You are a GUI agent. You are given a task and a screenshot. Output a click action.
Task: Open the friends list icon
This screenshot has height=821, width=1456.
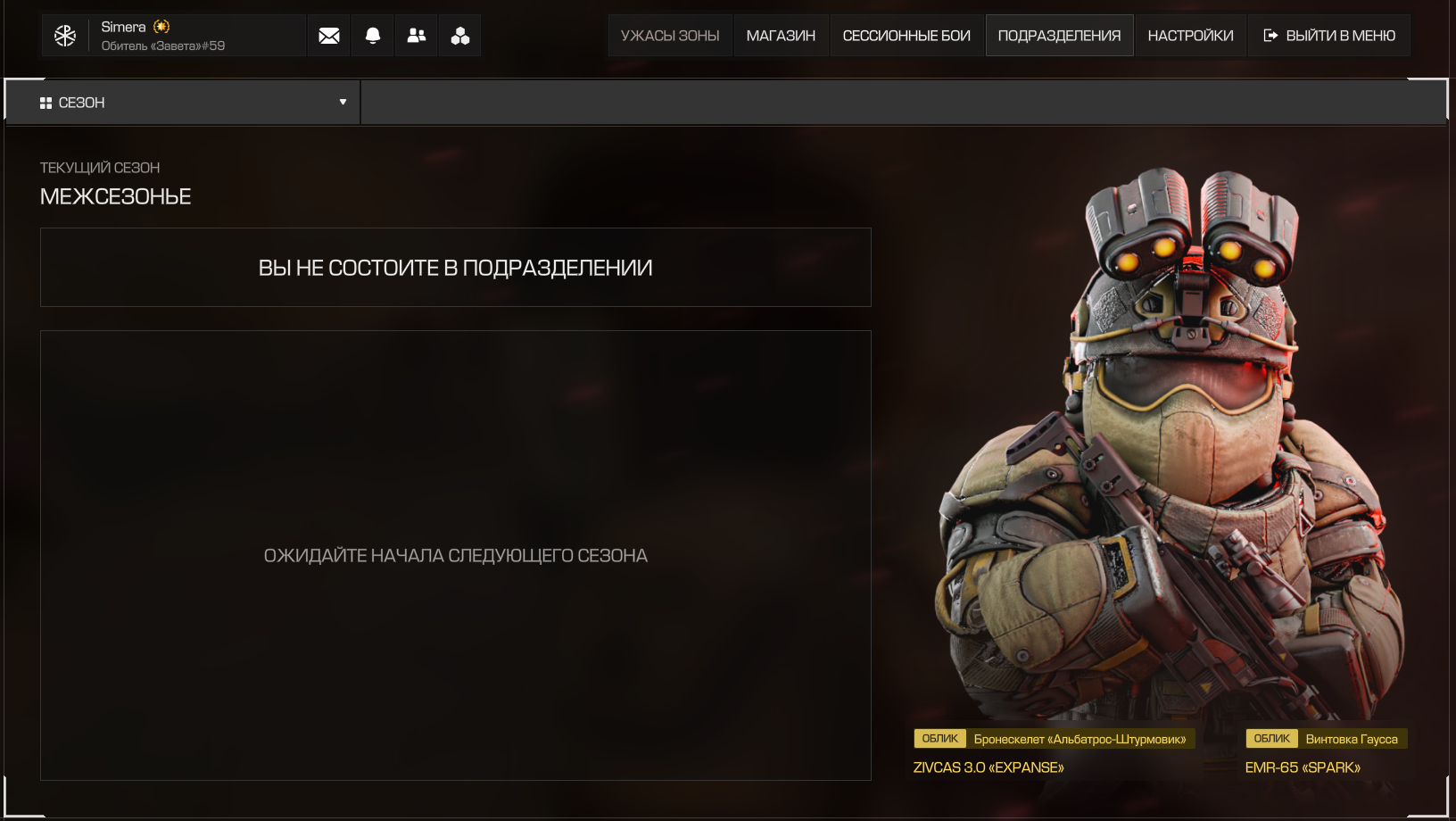417,36
